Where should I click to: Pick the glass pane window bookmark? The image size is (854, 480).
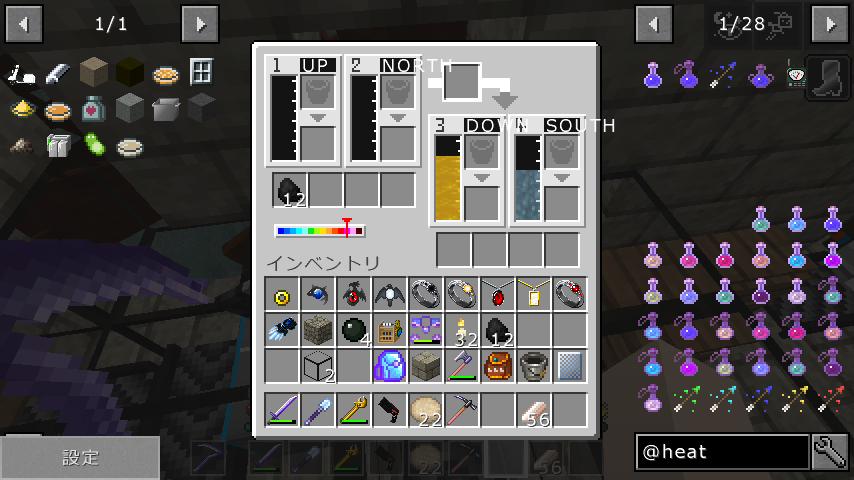click(201, 72)
